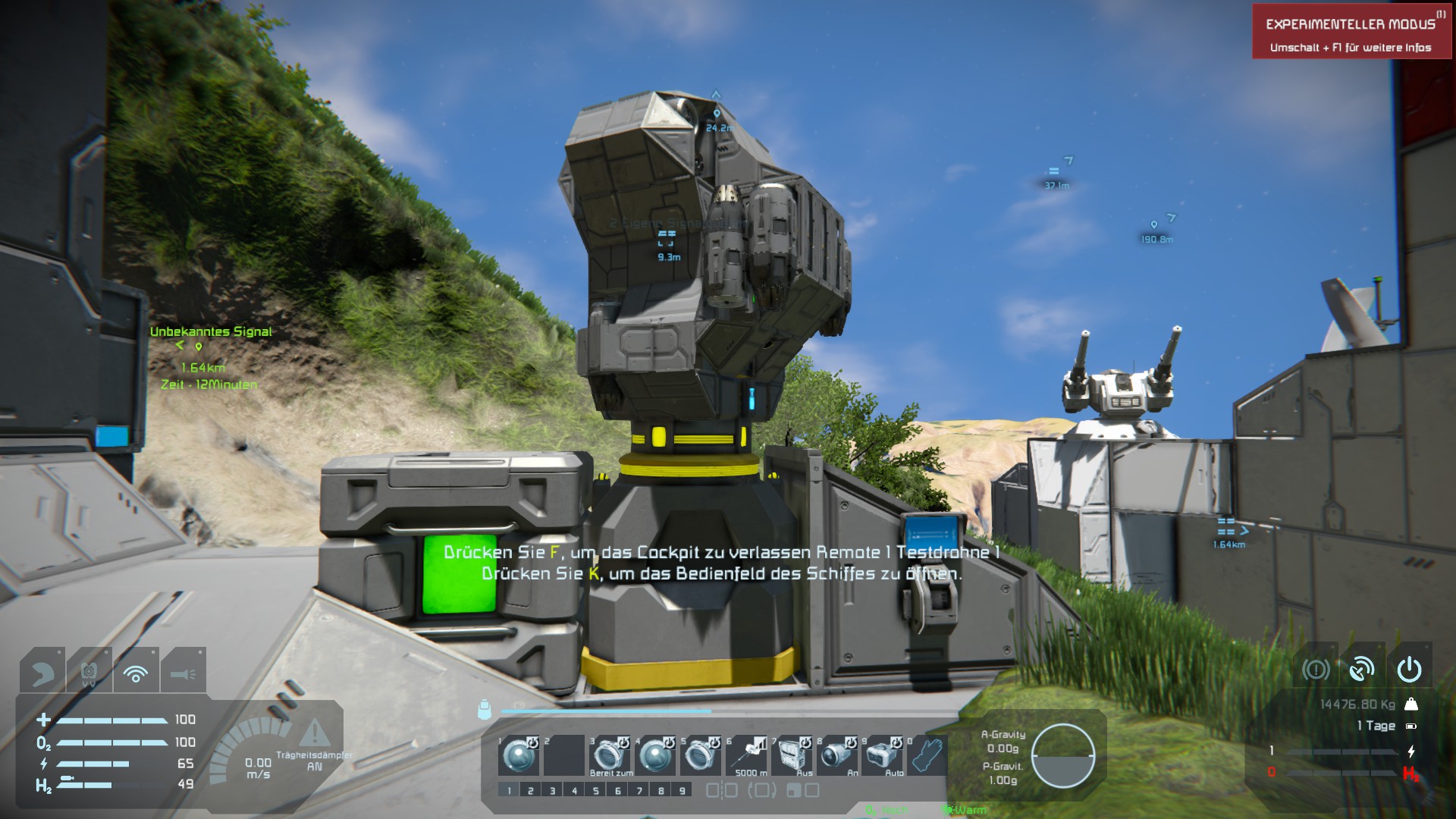Select the antenna slot showing 5000 m

pos(746,755)
